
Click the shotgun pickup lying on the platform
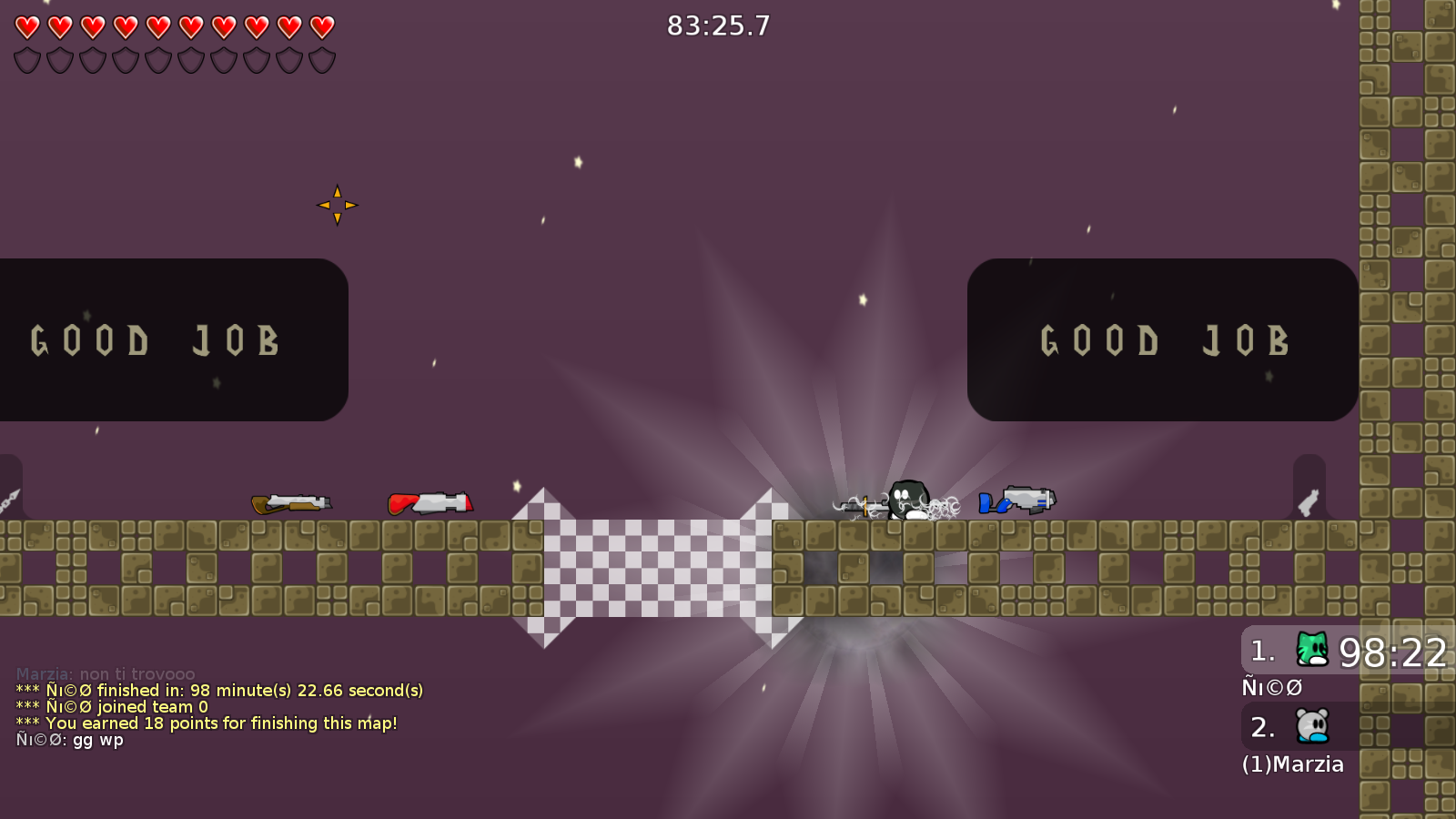click(291, 502)
